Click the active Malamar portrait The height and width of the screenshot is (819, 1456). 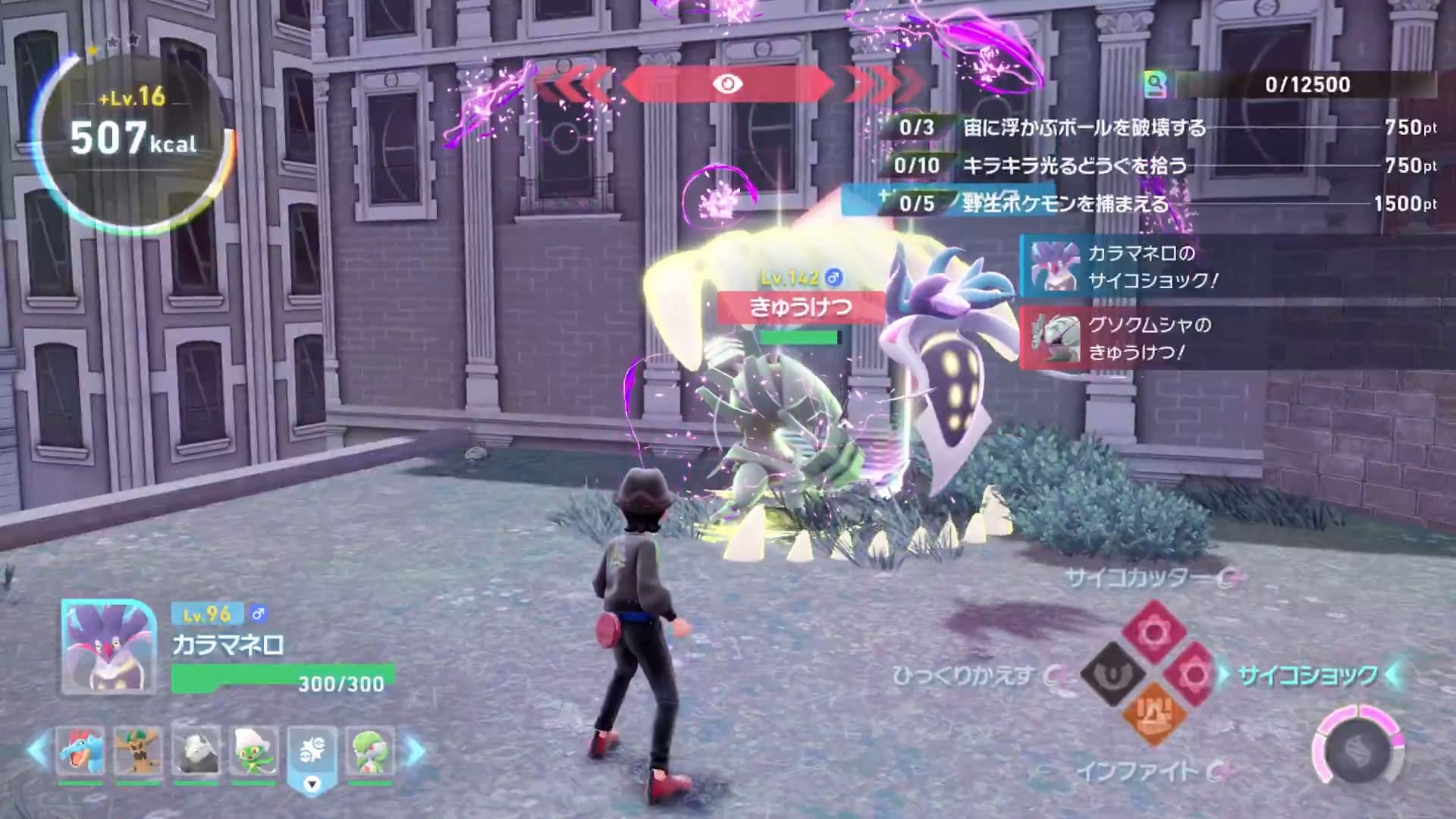click(108, 647)
